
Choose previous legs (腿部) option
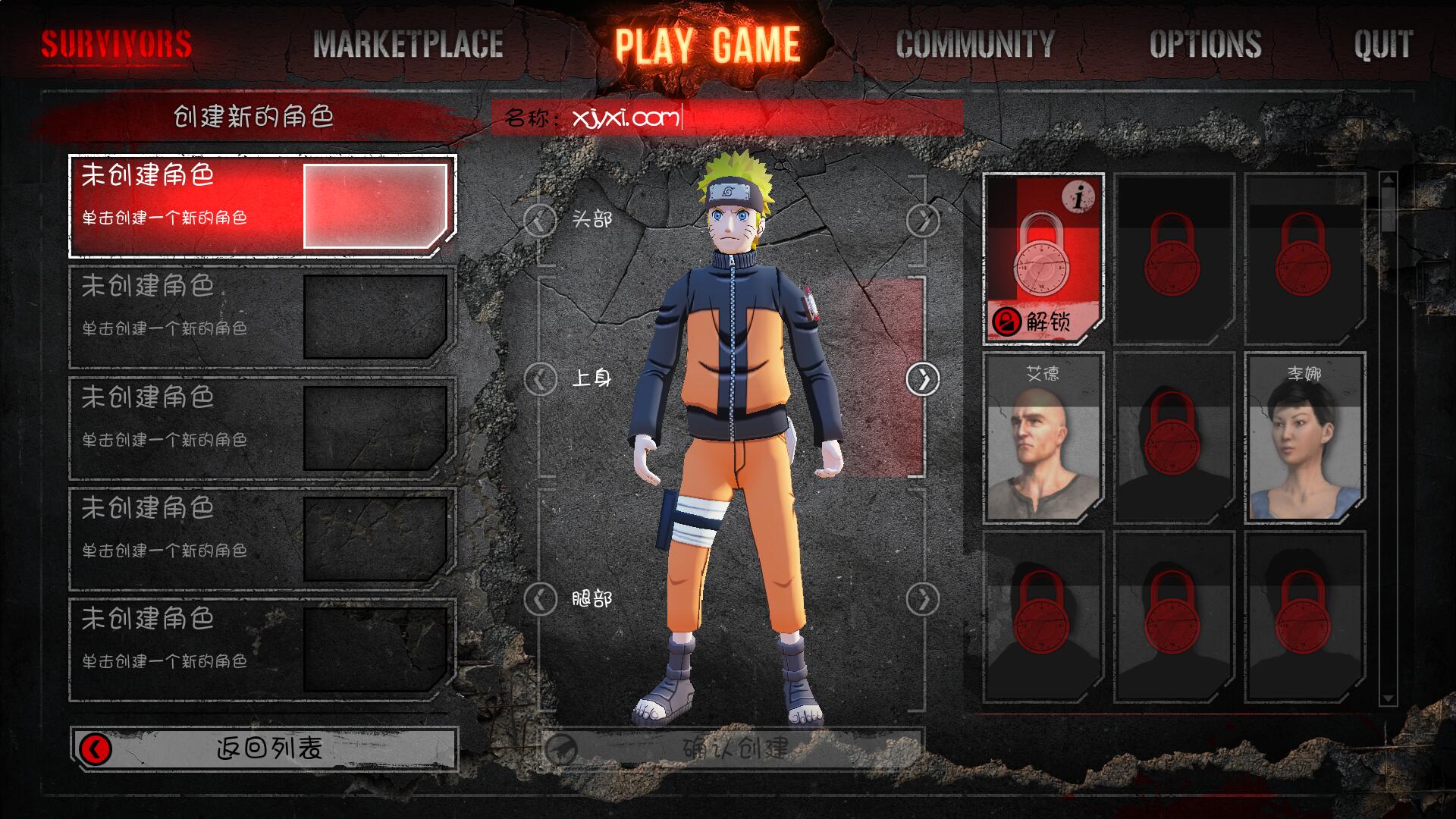coord(540,599)
